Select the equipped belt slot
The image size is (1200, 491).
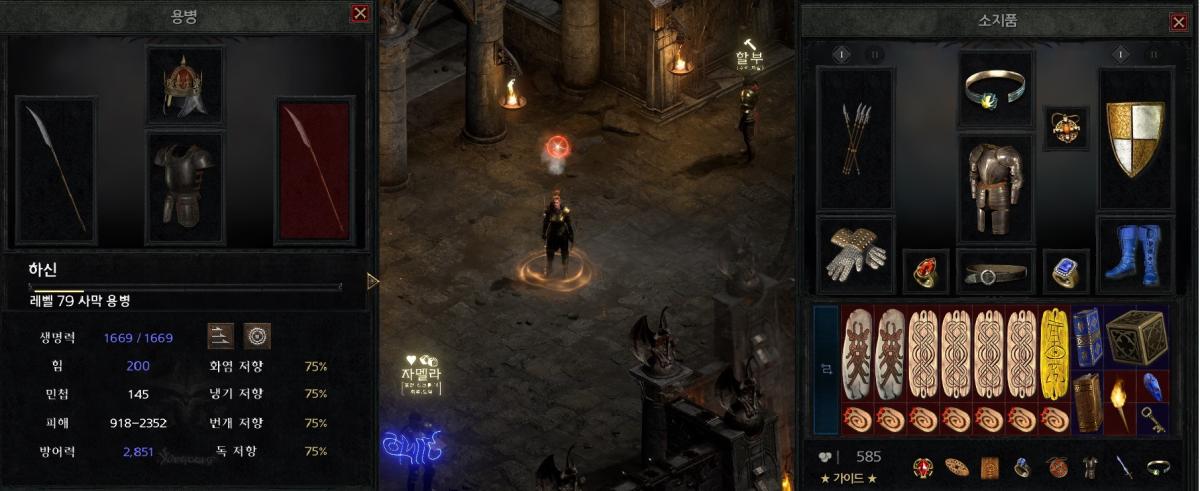(x=995, y=272)
